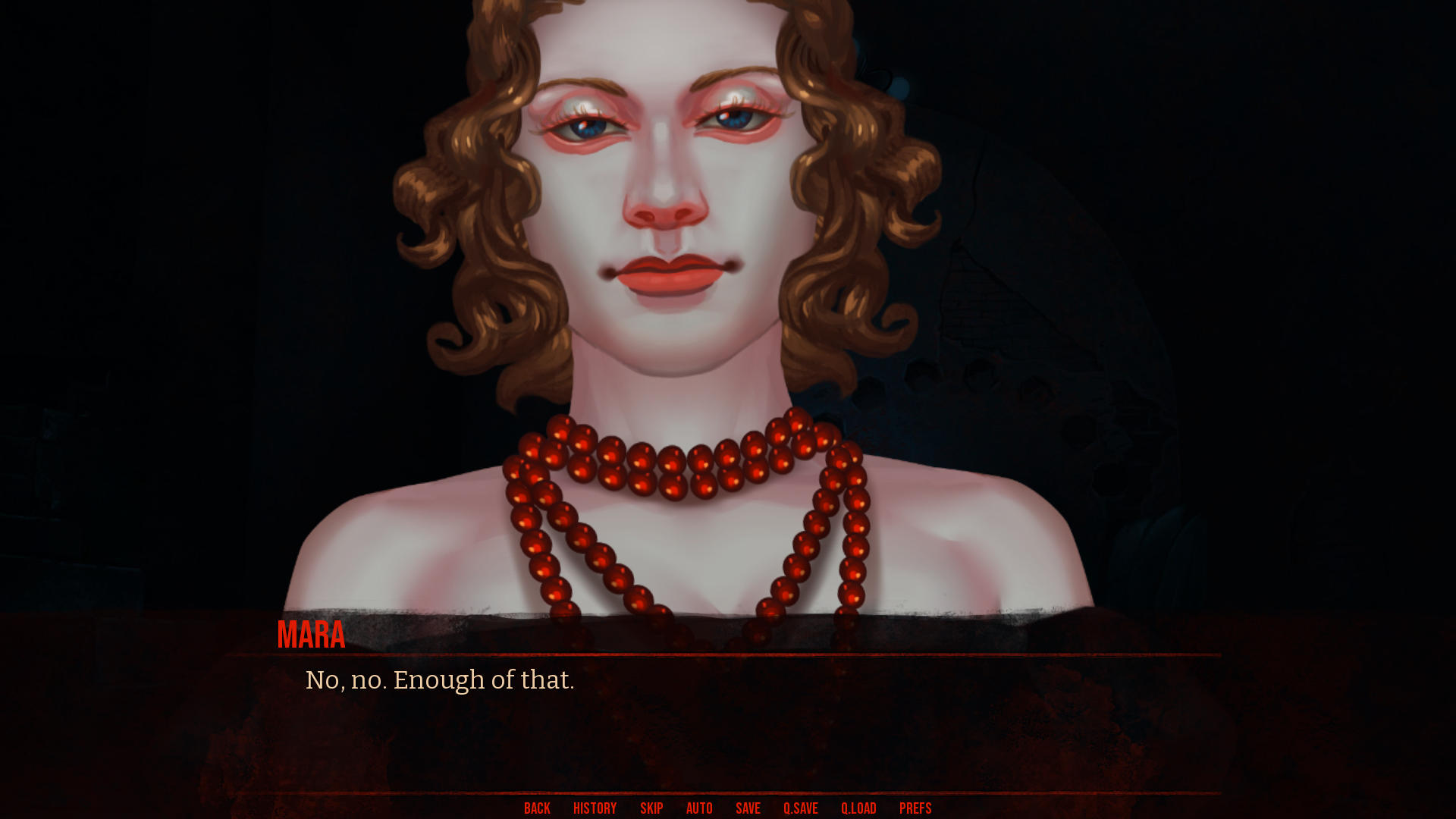
Task: Open the Save menu
Action: 748,808
